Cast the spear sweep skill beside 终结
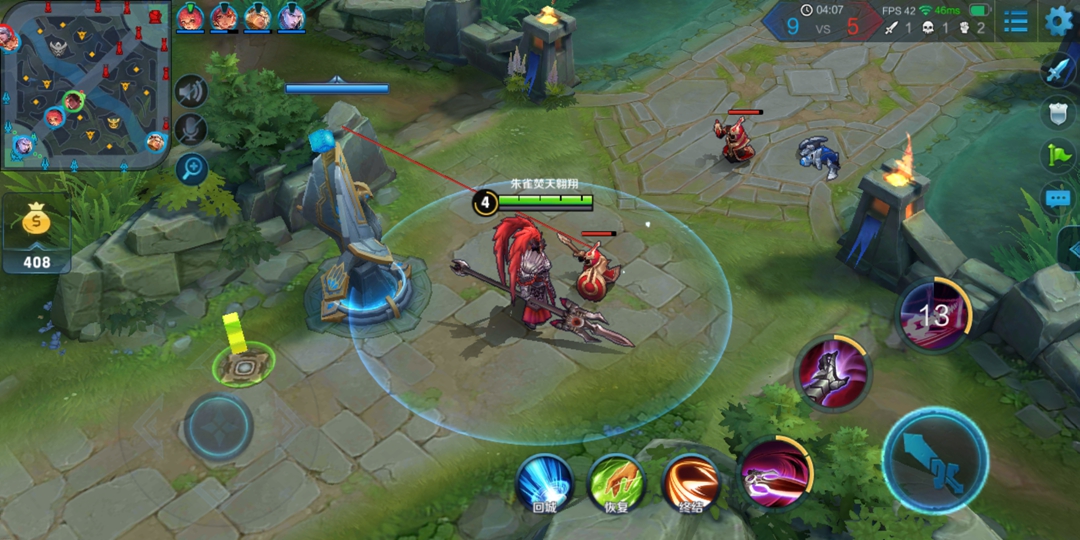Screen dimensions: 1080x540 click(x=775, y=474)
